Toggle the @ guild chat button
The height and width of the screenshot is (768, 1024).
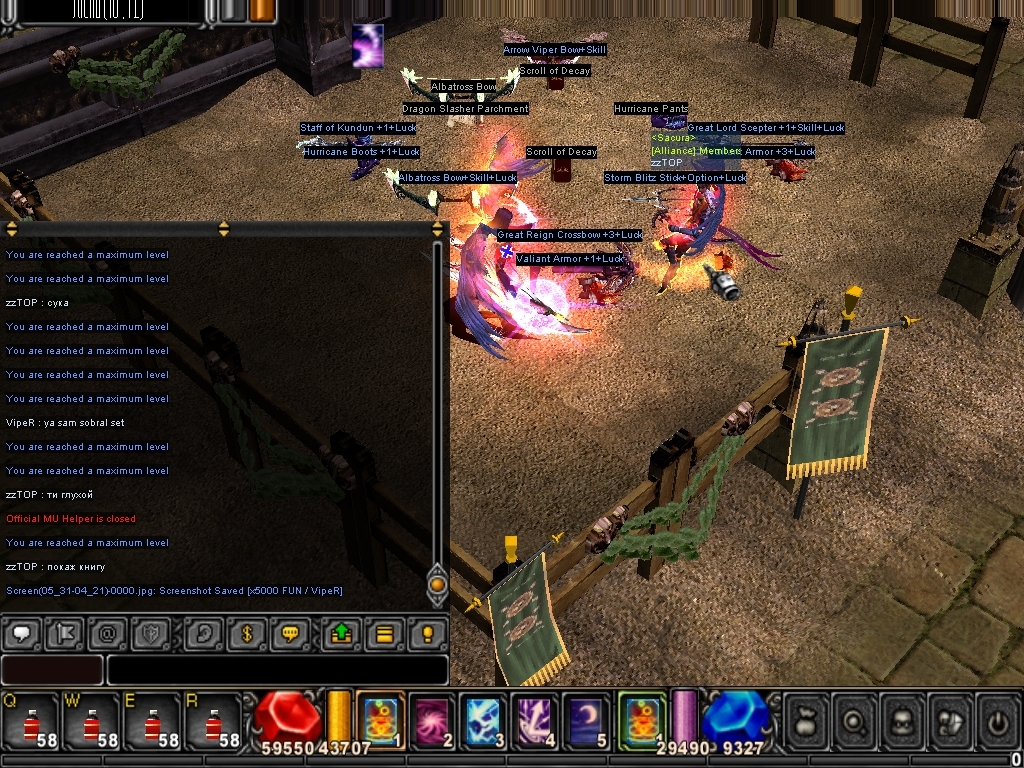point(107,633)
